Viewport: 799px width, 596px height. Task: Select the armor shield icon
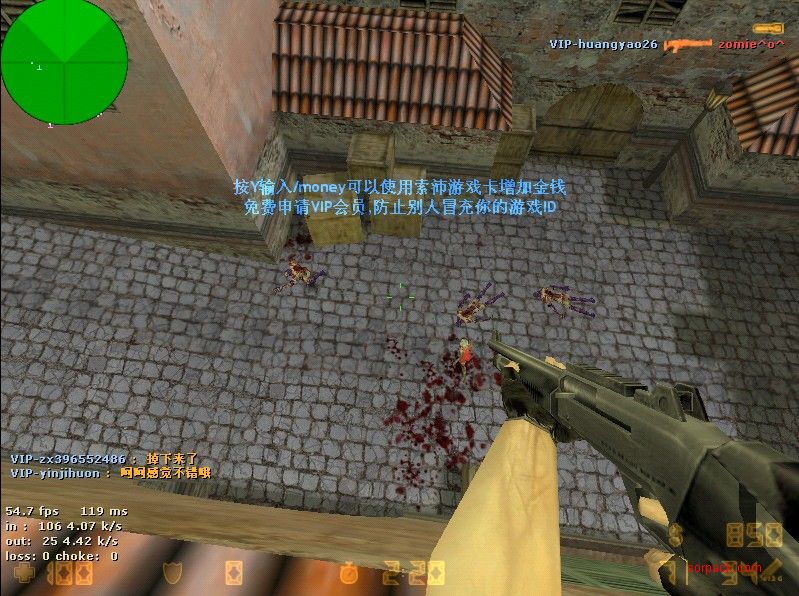(172, 573)
